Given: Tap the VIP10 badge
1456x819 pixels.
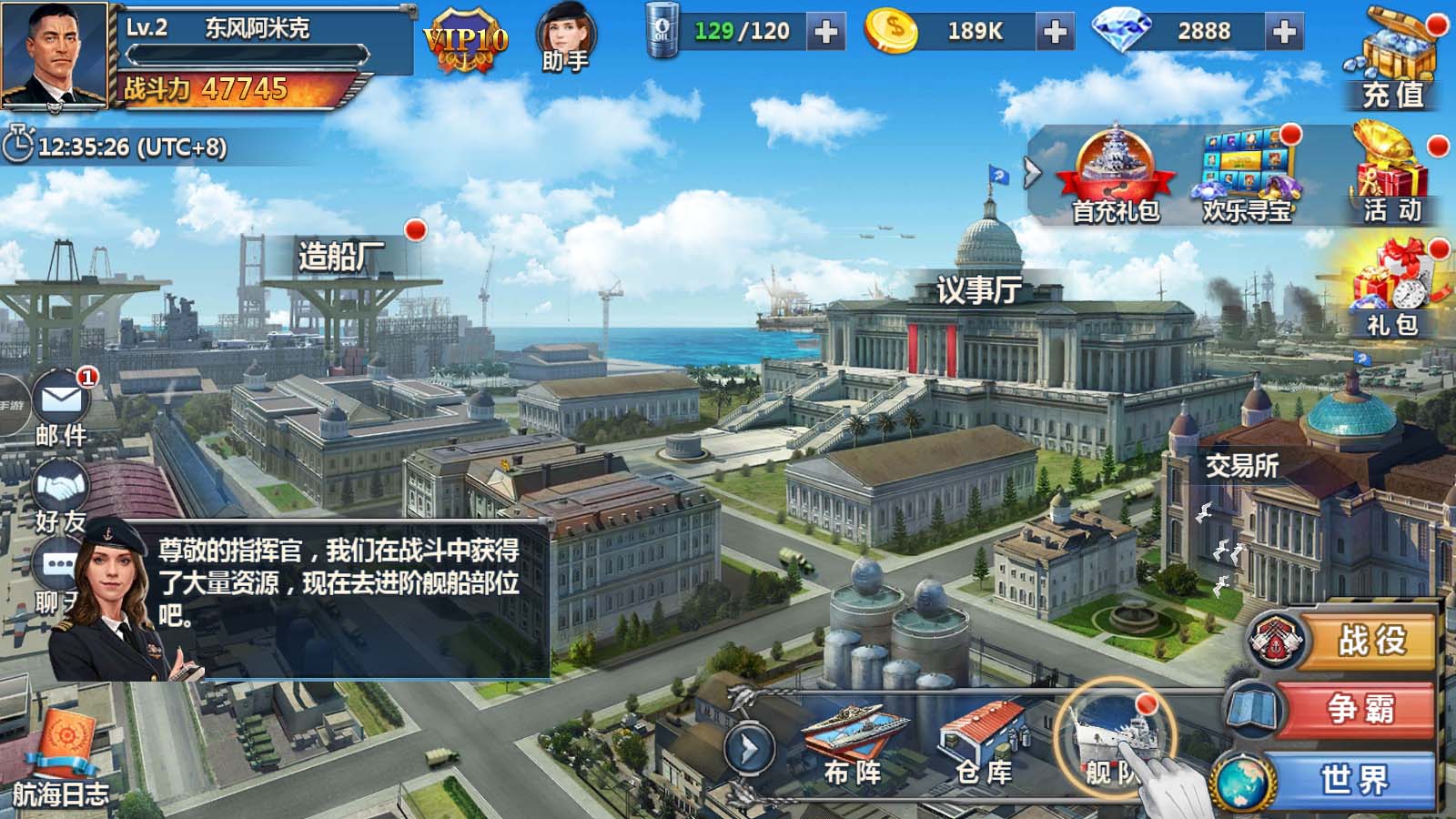Looking at the screenshot, I should tap(465, 41).
